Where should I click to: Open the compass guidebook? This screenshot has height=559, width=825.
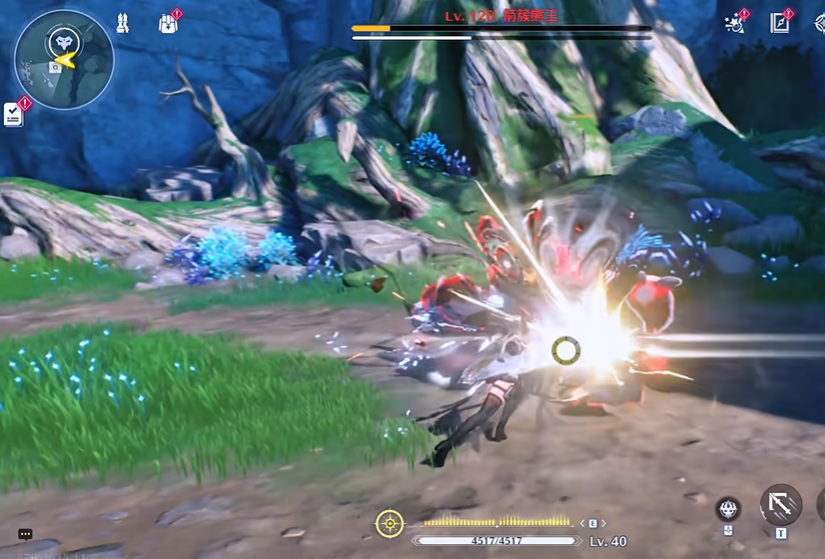(780, 22)
